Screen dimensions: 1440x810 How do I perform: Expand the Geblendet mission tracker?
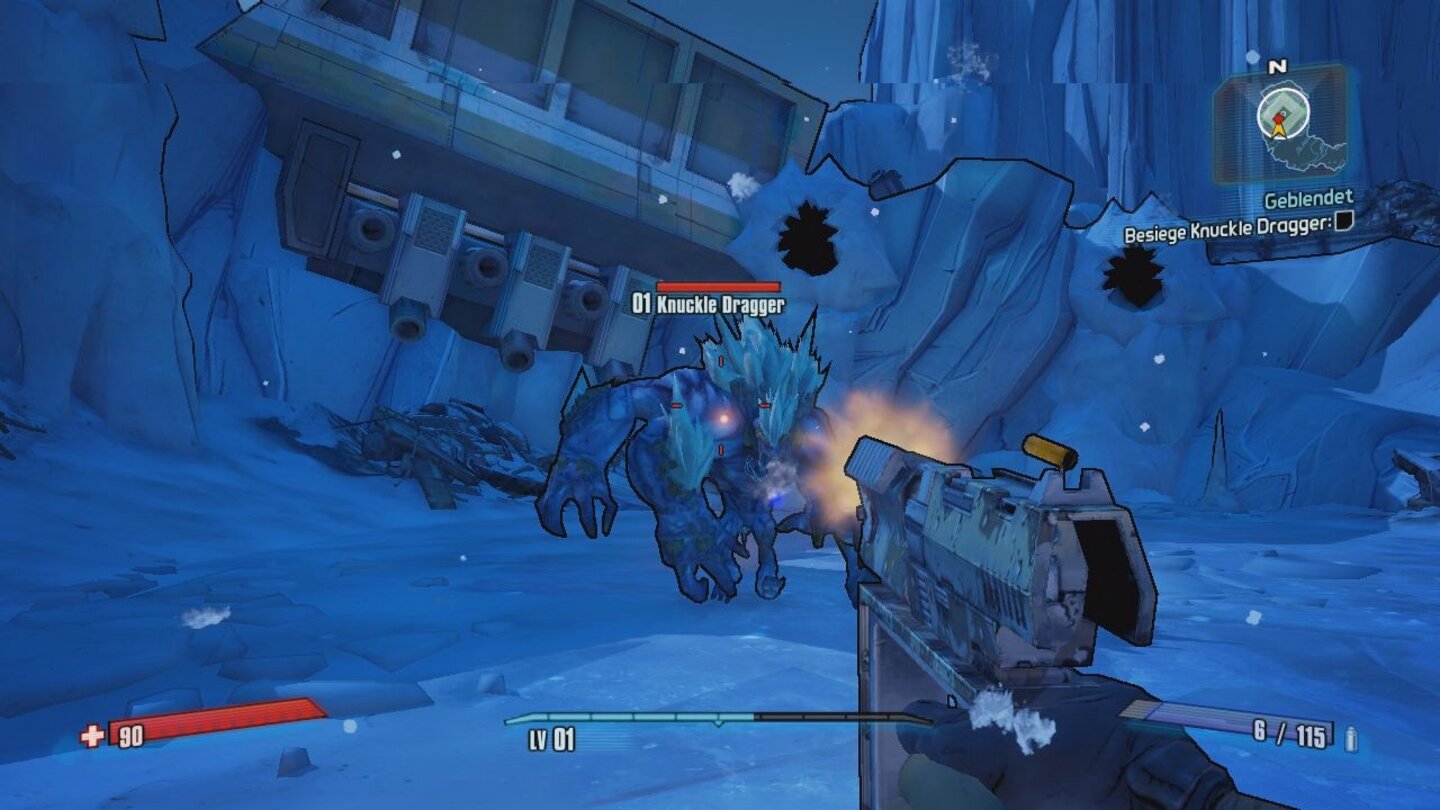click(x=1311, y=199)
